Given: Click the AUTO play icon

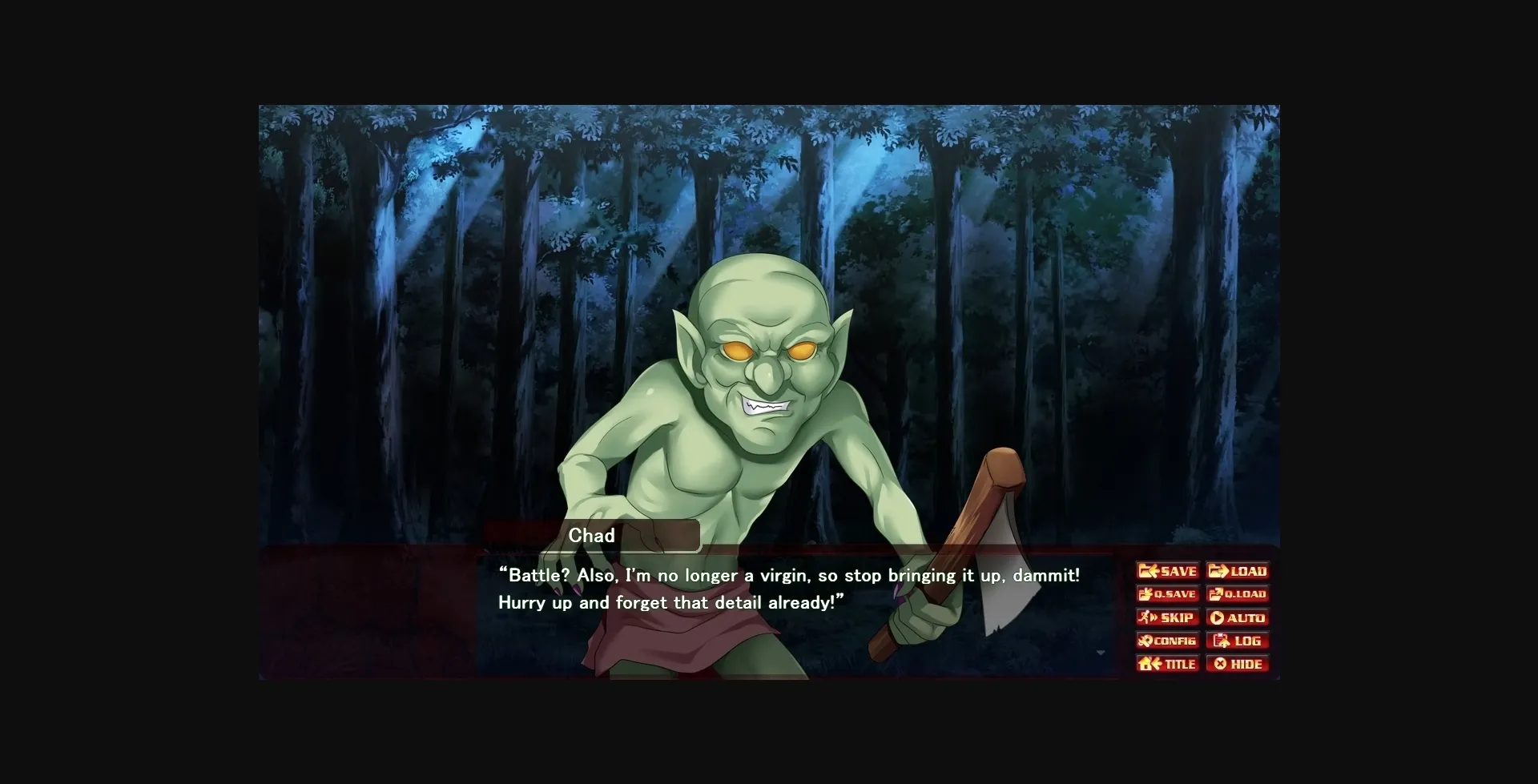Looking at the screenshot, I should tap(1217, 617).
